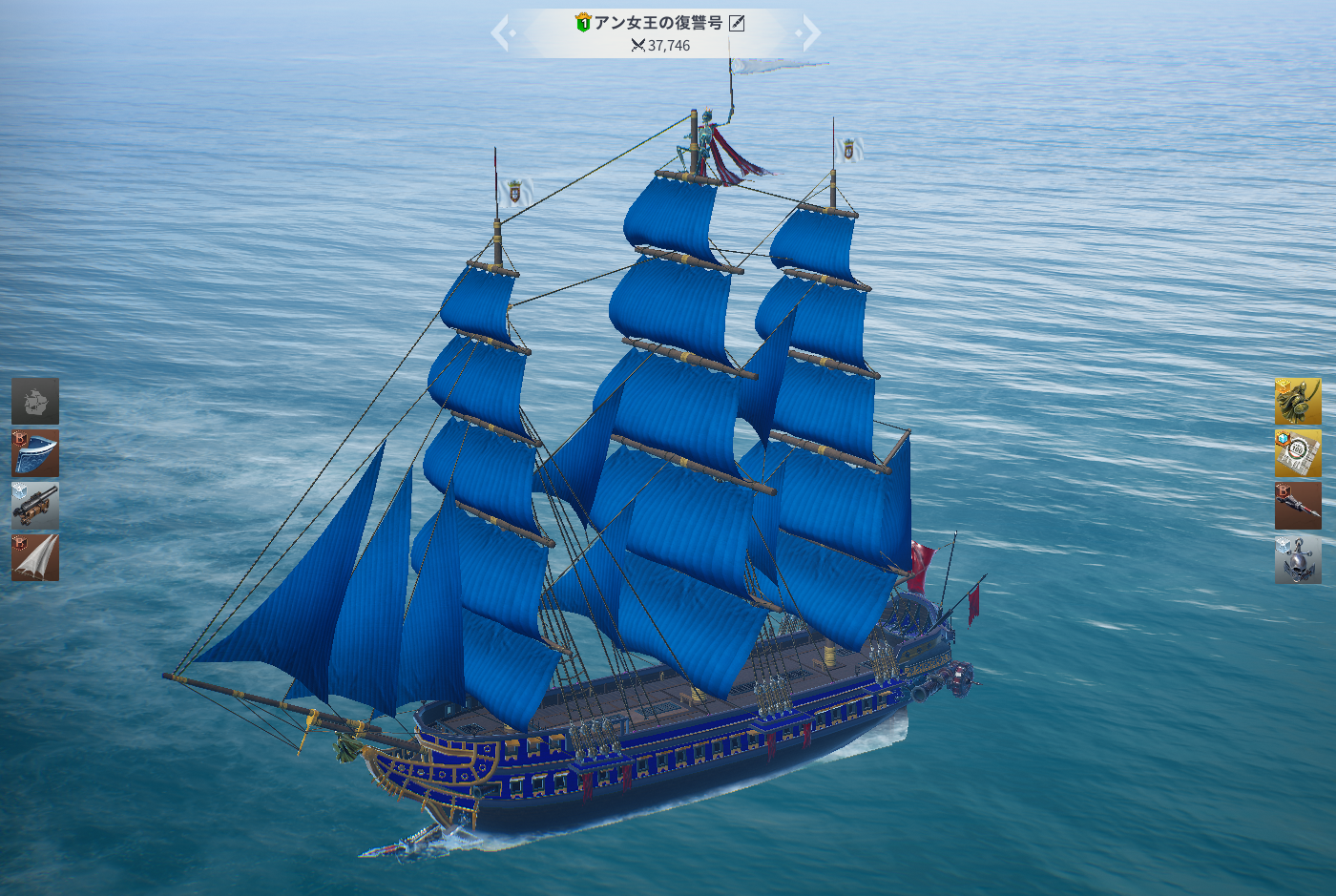
Task: Switch to the next ship with right arrow
Action: pos(810,34)
